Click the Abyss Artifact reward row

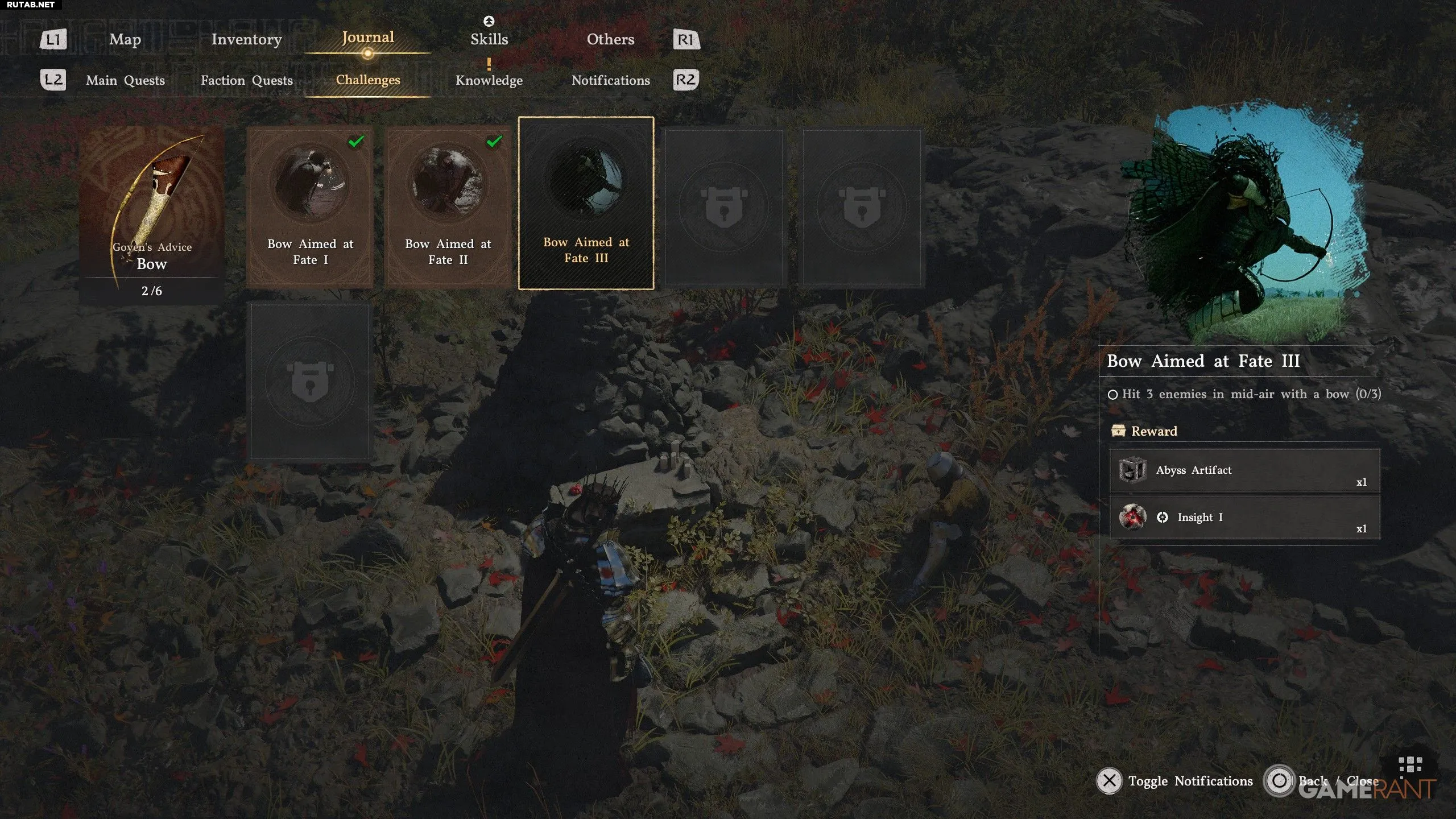tap(1244, 470)
